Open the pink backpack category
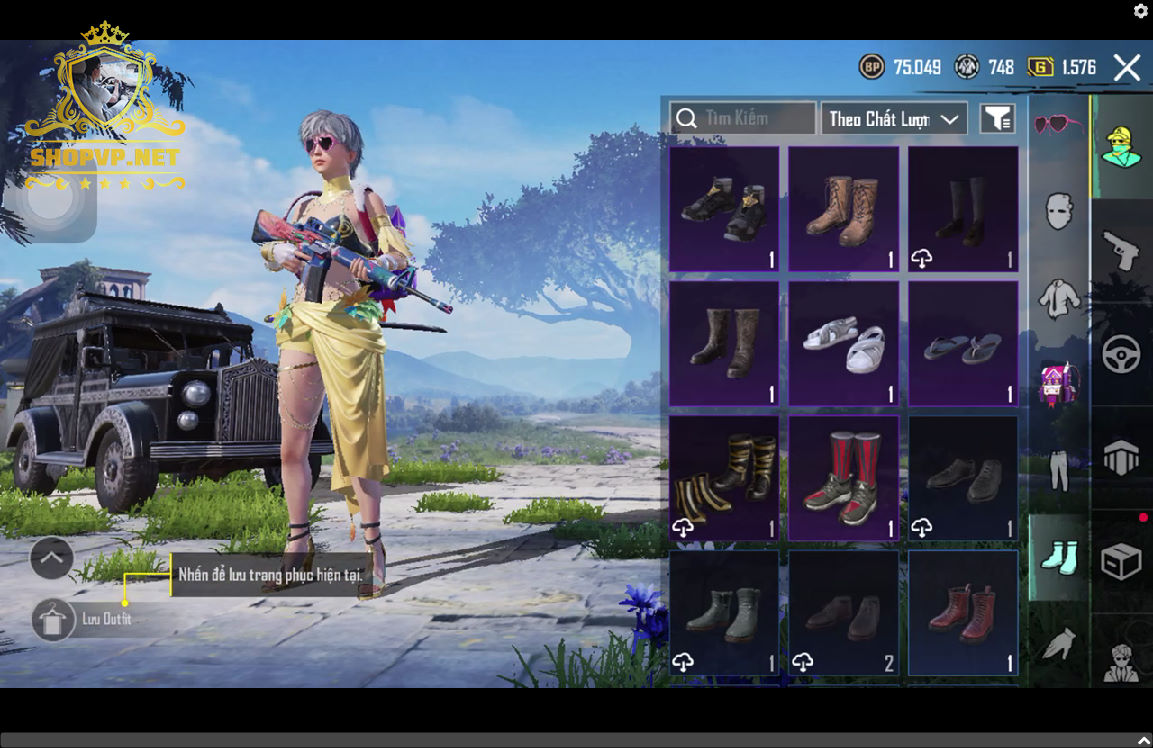The height and width of the screenshot is (748, 1153). [1059, 384]
